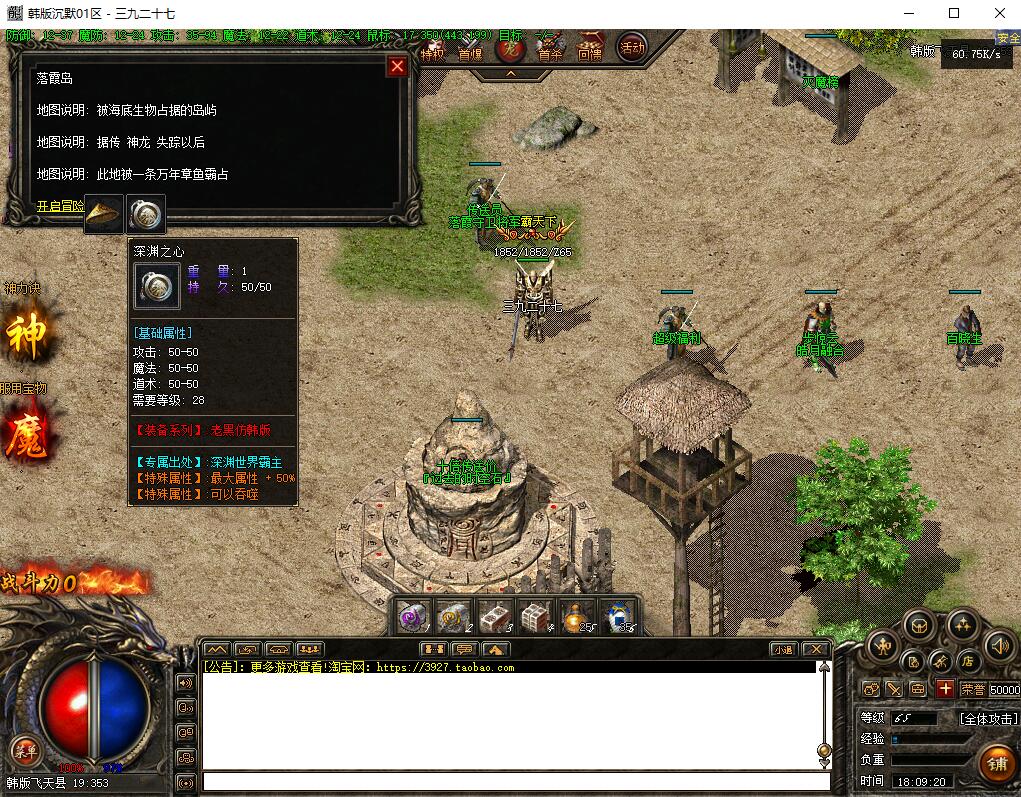Screen dimensions: 1021x797
Task: Open the bag via chest icon
Action: pyautogui.click(x=918, y=627)
